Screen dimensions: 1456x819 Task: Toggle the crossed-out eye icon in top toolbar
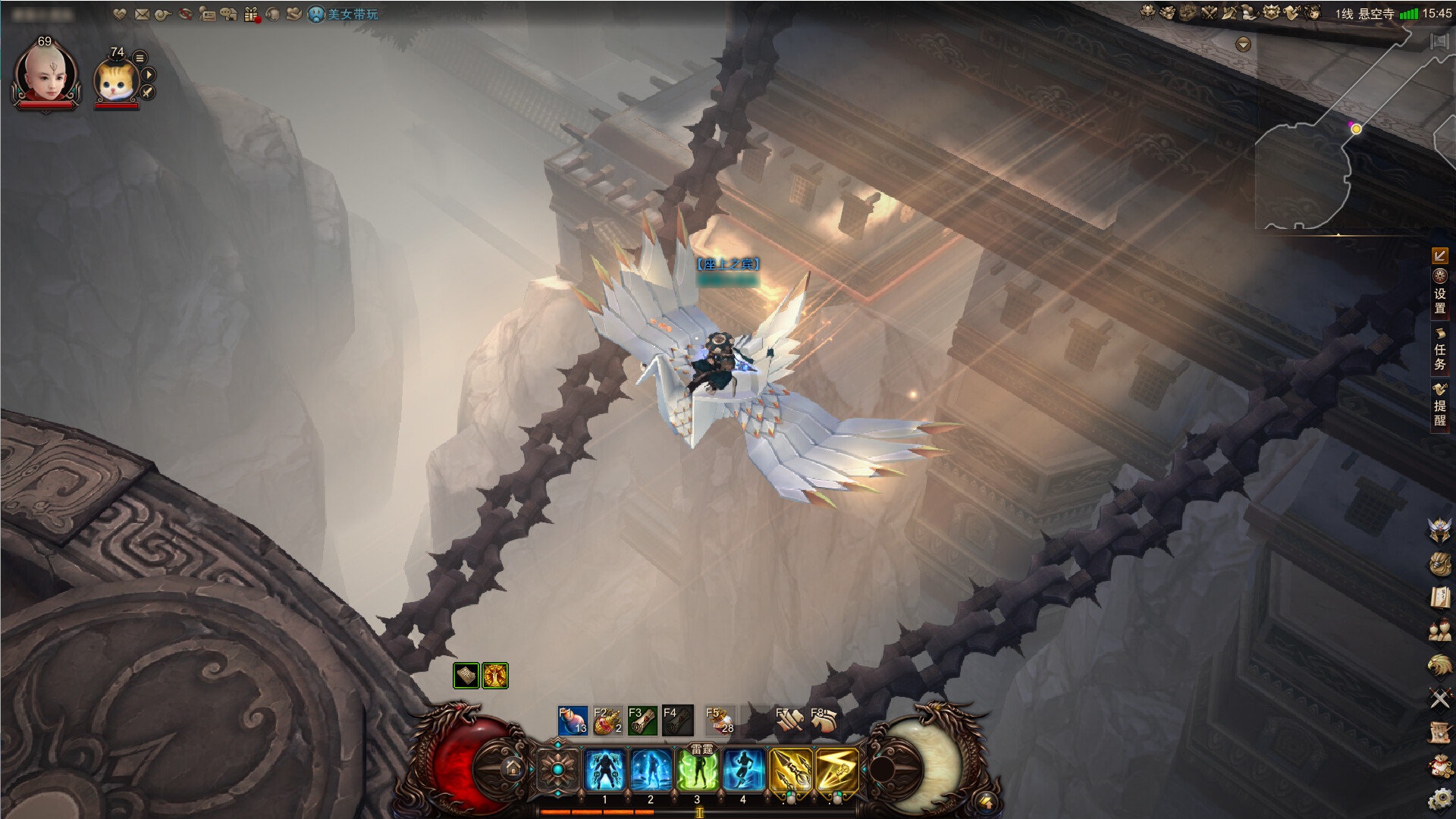[185, 12]
